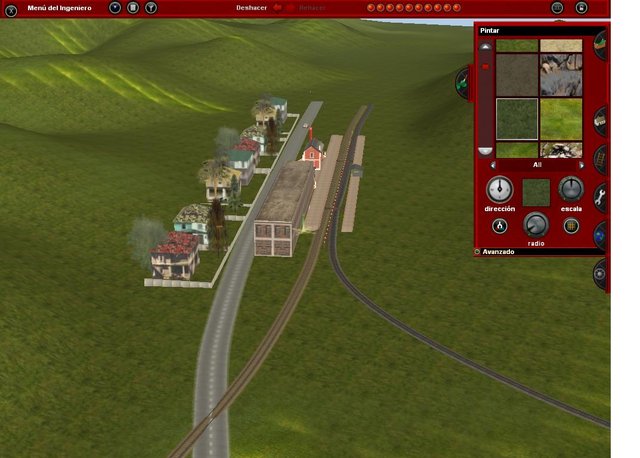640x458 pixels.
Task: Click the escala dial
Action: pyautogui.click(x=570, y=188)
